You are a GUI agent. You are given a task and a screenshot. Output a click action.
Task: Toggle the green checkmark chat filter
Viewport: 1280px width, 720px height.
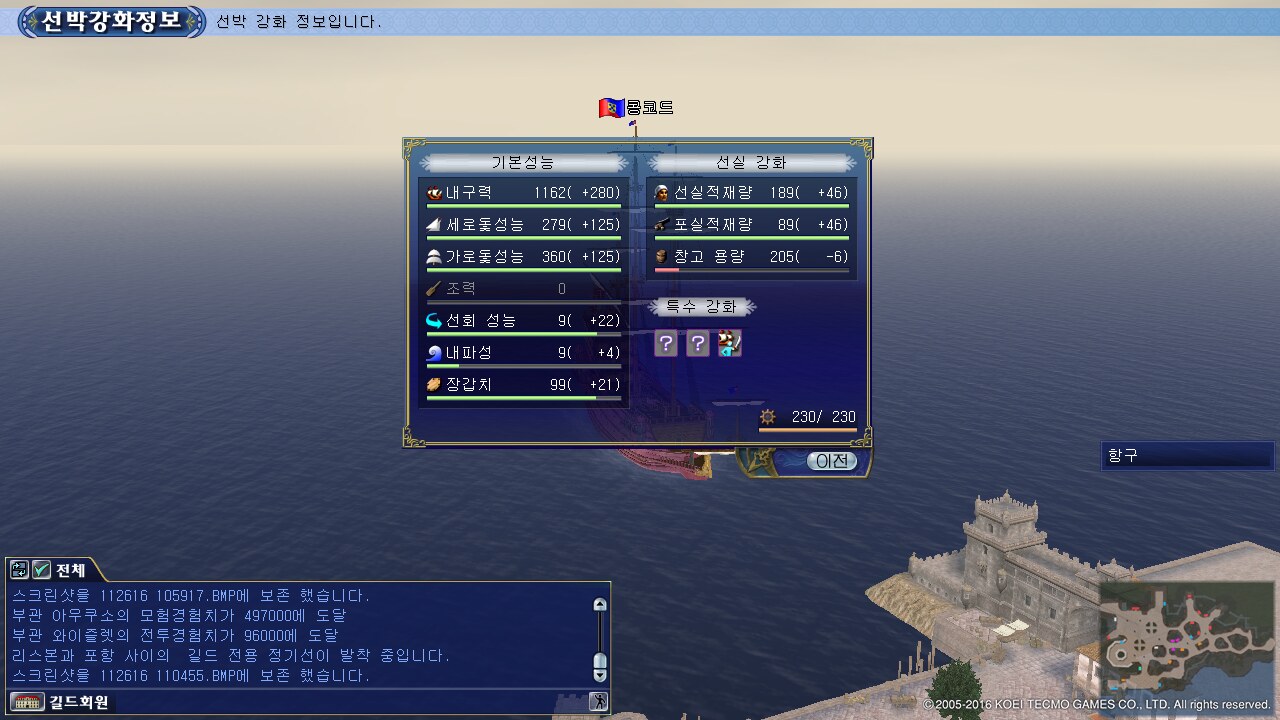click(41, 570)
